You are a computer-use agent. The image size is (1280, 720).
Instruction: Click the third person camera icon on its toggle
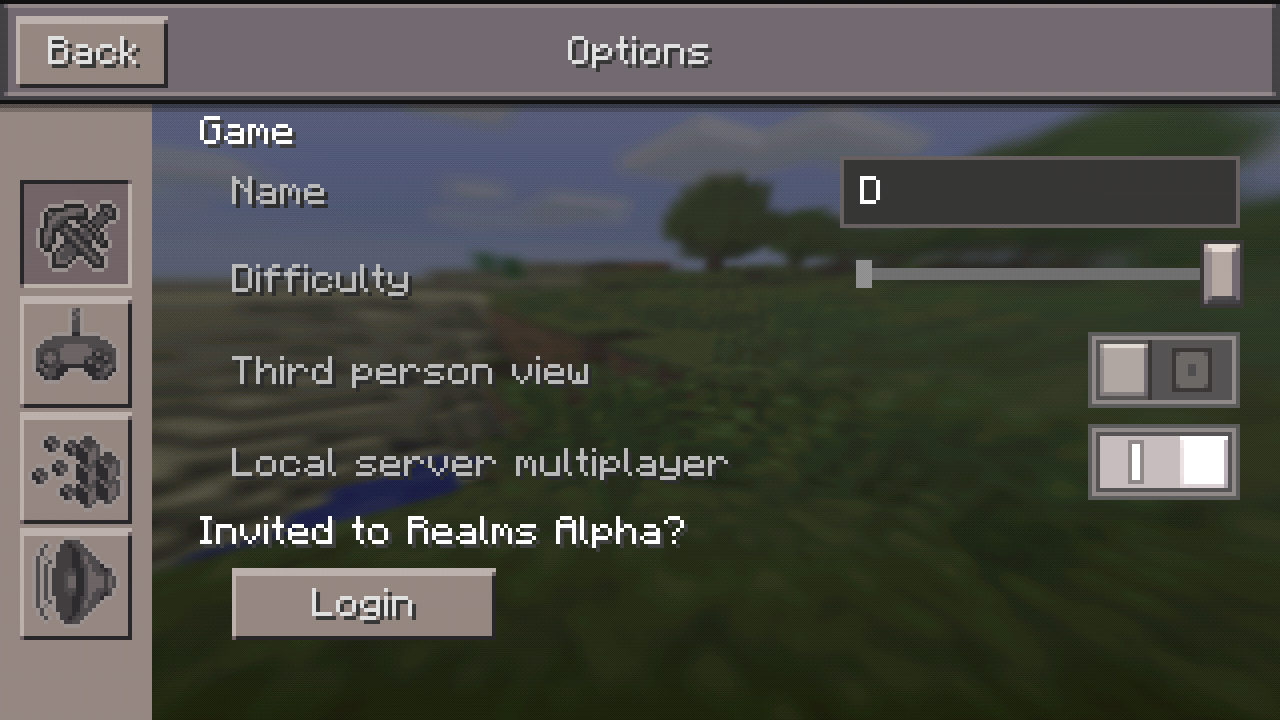(x=1192, y=369)
